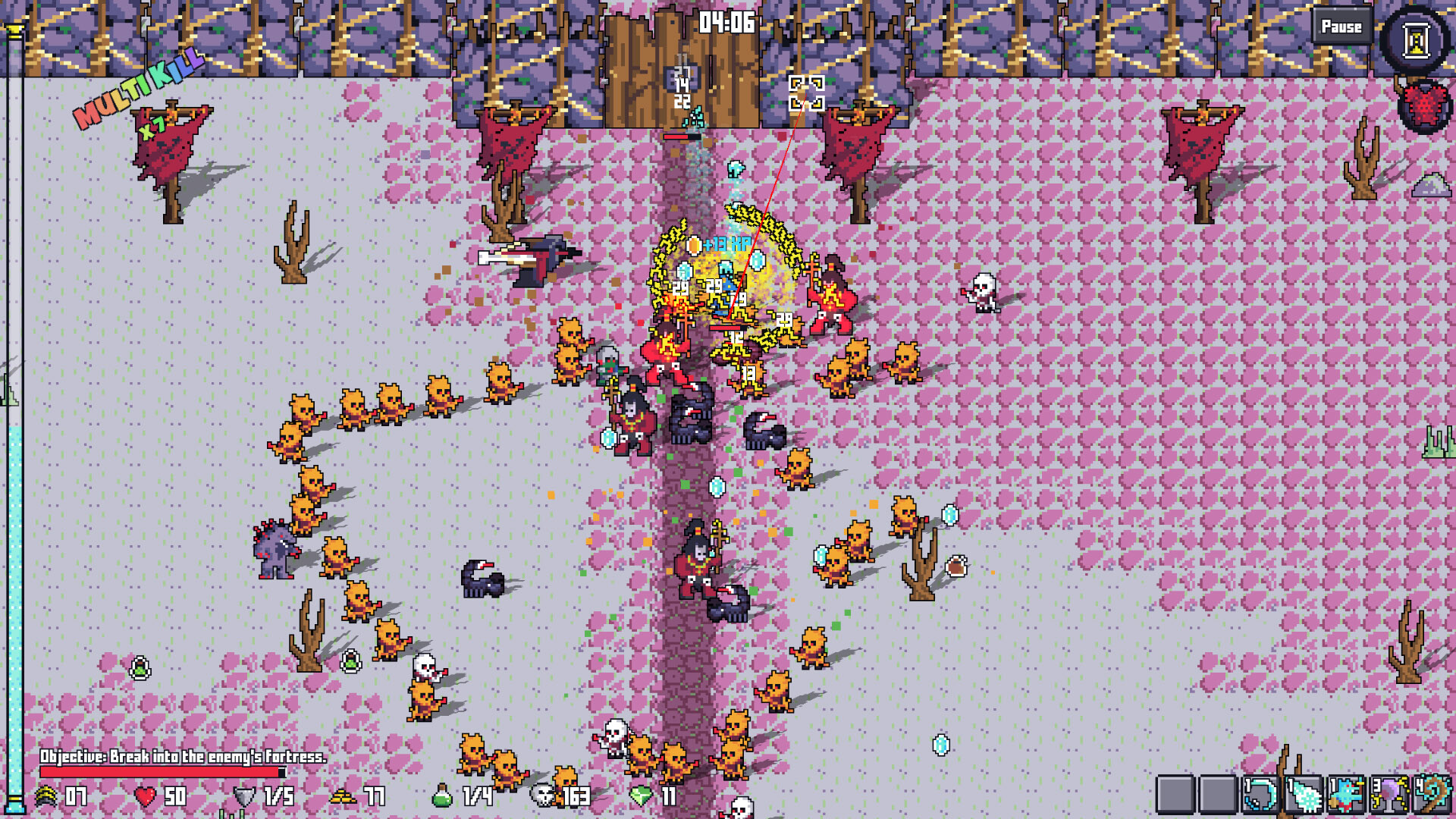The width and height of the screenshot is (1456, 819).
Task: Click the crescent ring icon in hotbar slot three
Action: tap(1260, 795)
